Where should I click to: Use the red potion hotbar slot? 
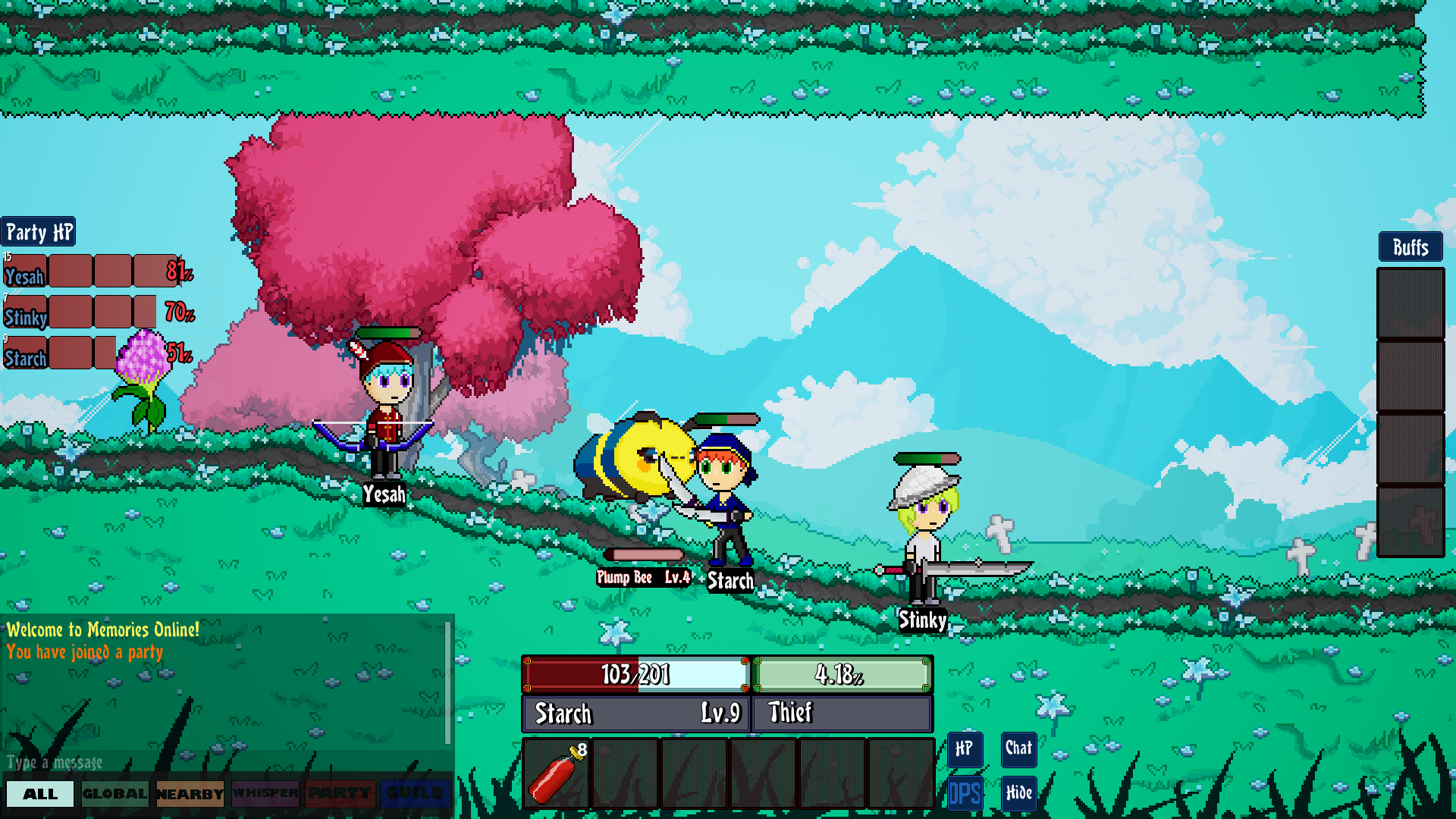[x=557, y=773]
